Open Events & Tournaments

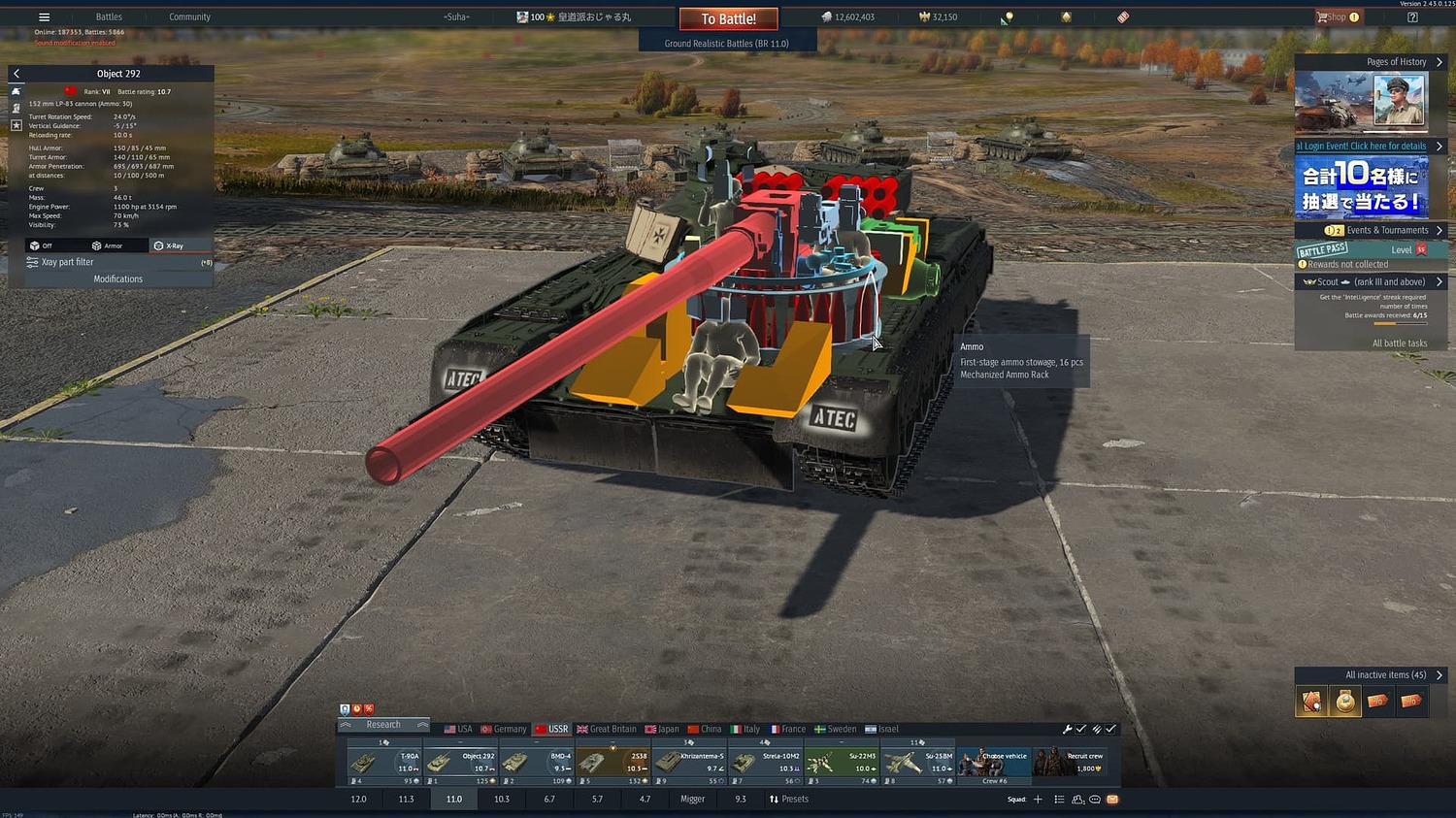coord(1386,230)
